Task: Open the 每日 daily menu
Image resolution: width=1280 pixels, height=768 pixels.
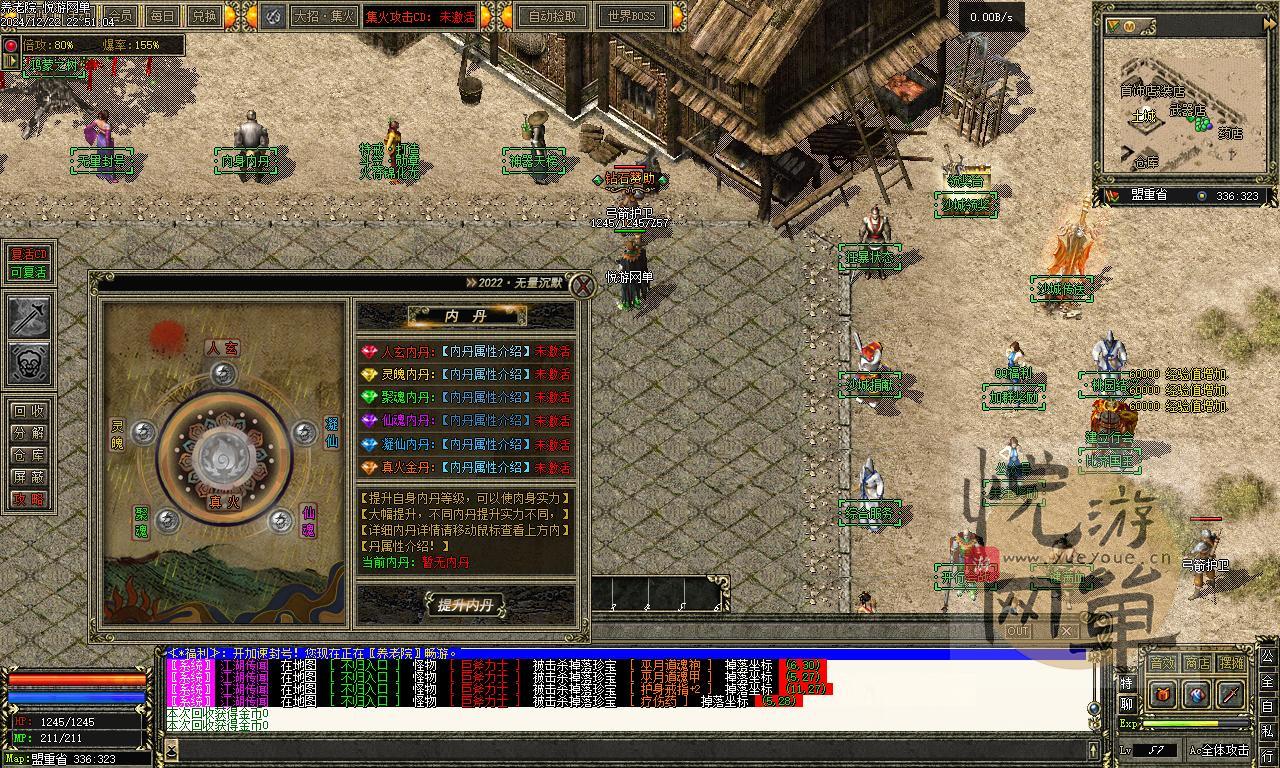Action: coord(162,16)
